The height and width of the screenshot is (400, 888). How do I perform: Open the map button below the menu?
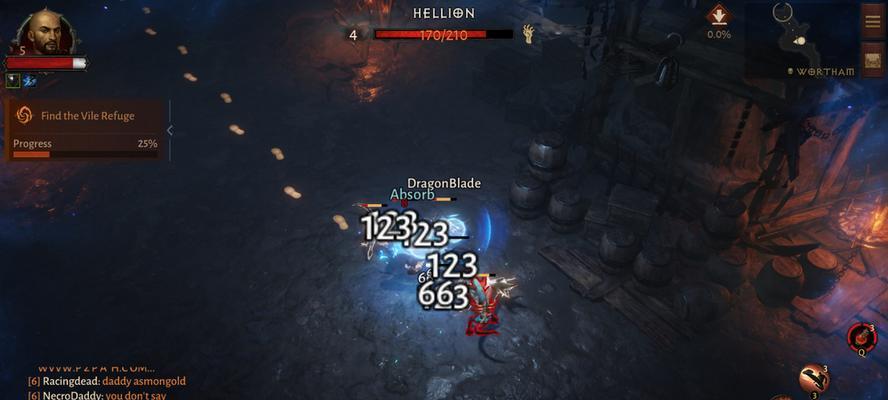[872, 57]
